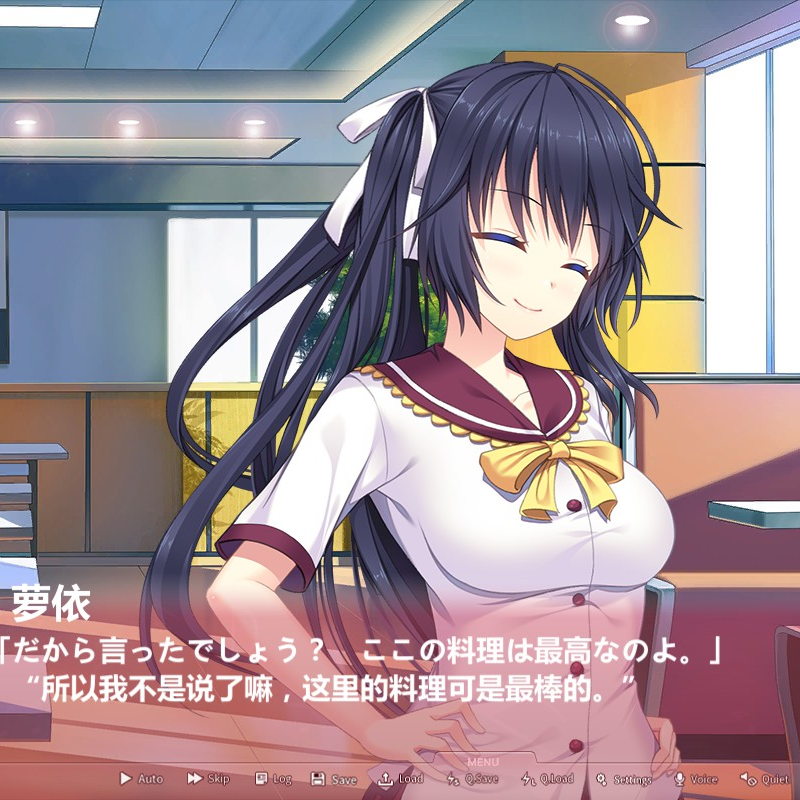Enable Auto text advance
Screen dimensions: 800x800
coord(142,779)
